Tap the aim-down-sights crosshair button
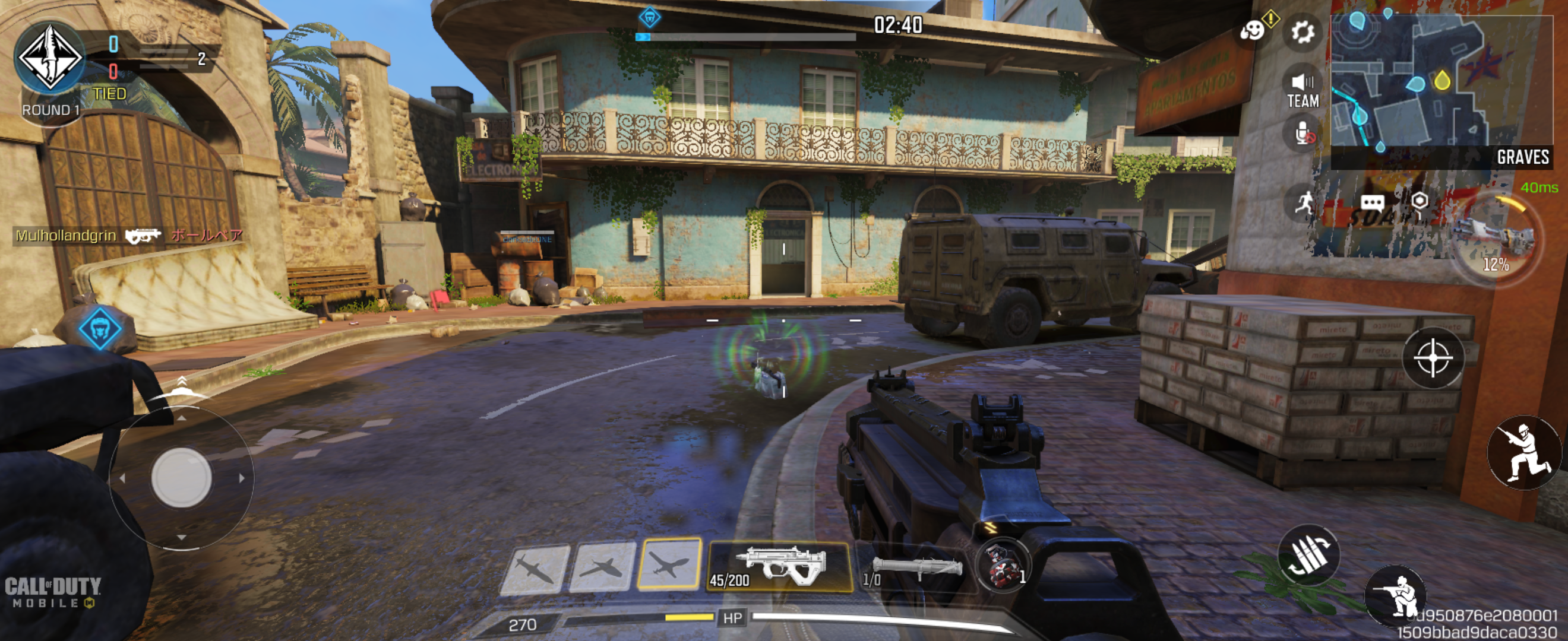 1433,358
